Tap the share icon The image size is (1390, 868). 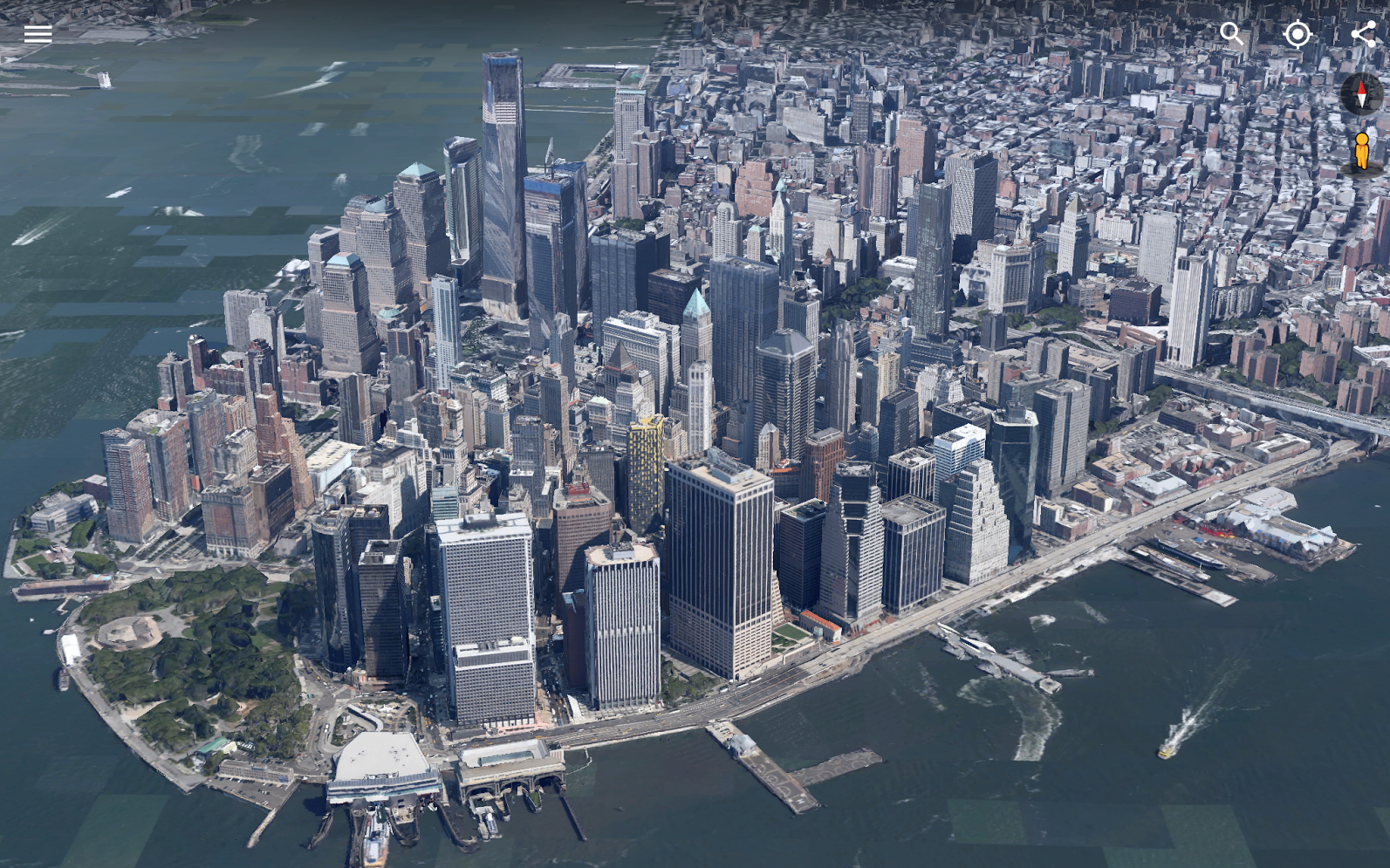click(1362, 34)
